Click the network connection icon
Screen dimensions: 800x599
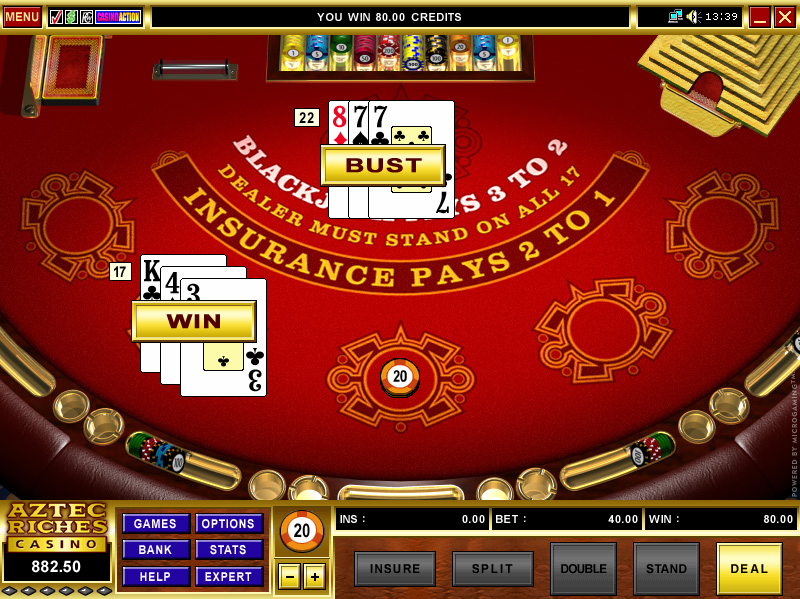[675, 17]
